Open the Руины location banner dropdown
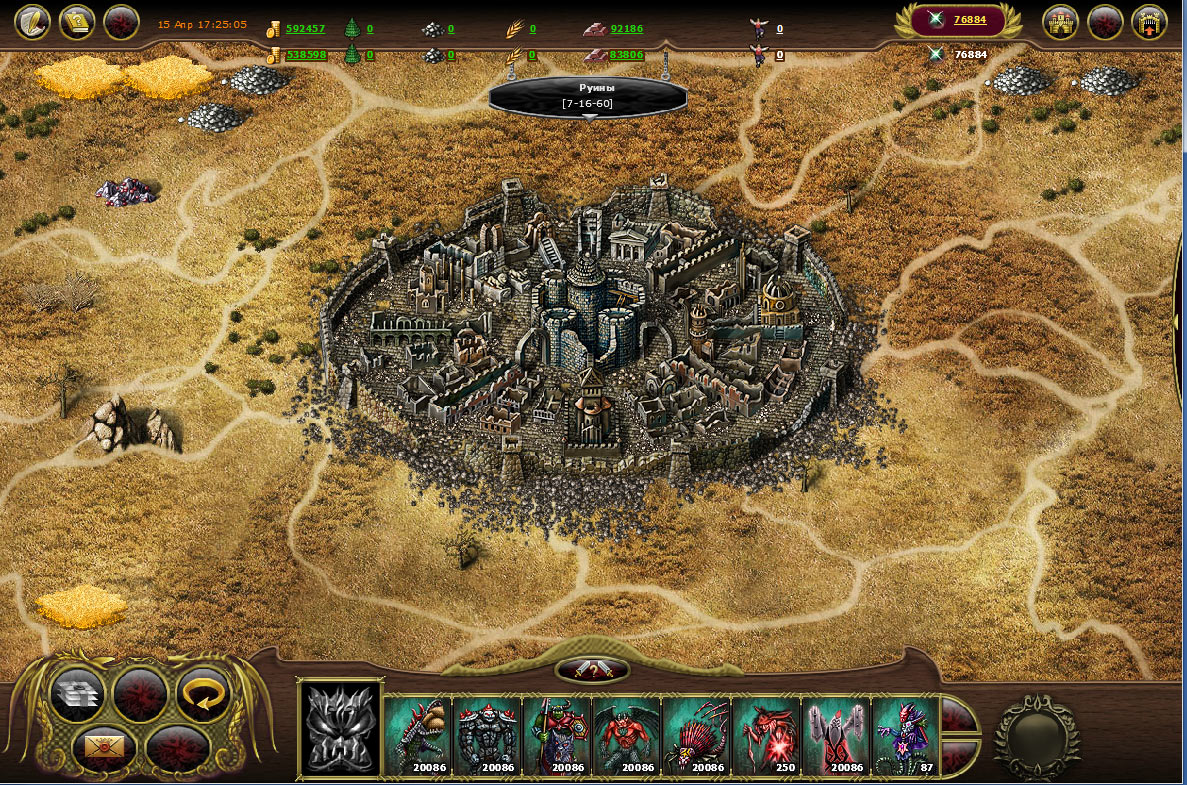 pyautogui.click(x=588, y=97)
